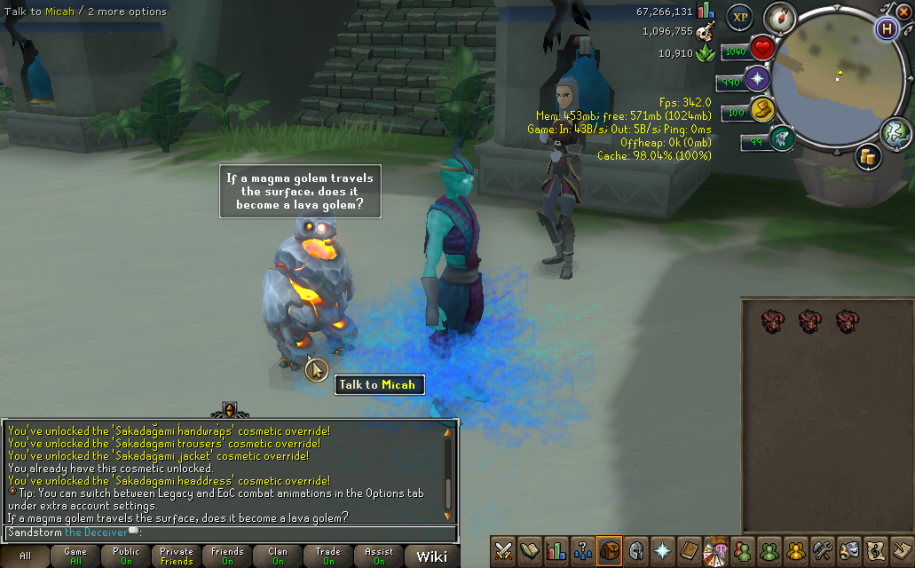
Task: Click the compass to face north
Action: (x=778, y=17)
